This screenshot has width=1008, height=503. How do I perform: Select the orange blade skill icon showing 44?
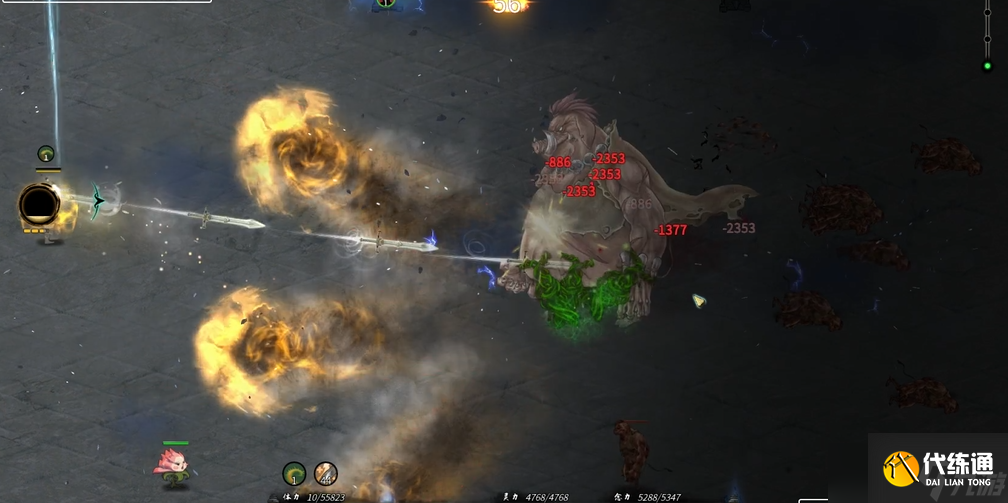[326, 473]
